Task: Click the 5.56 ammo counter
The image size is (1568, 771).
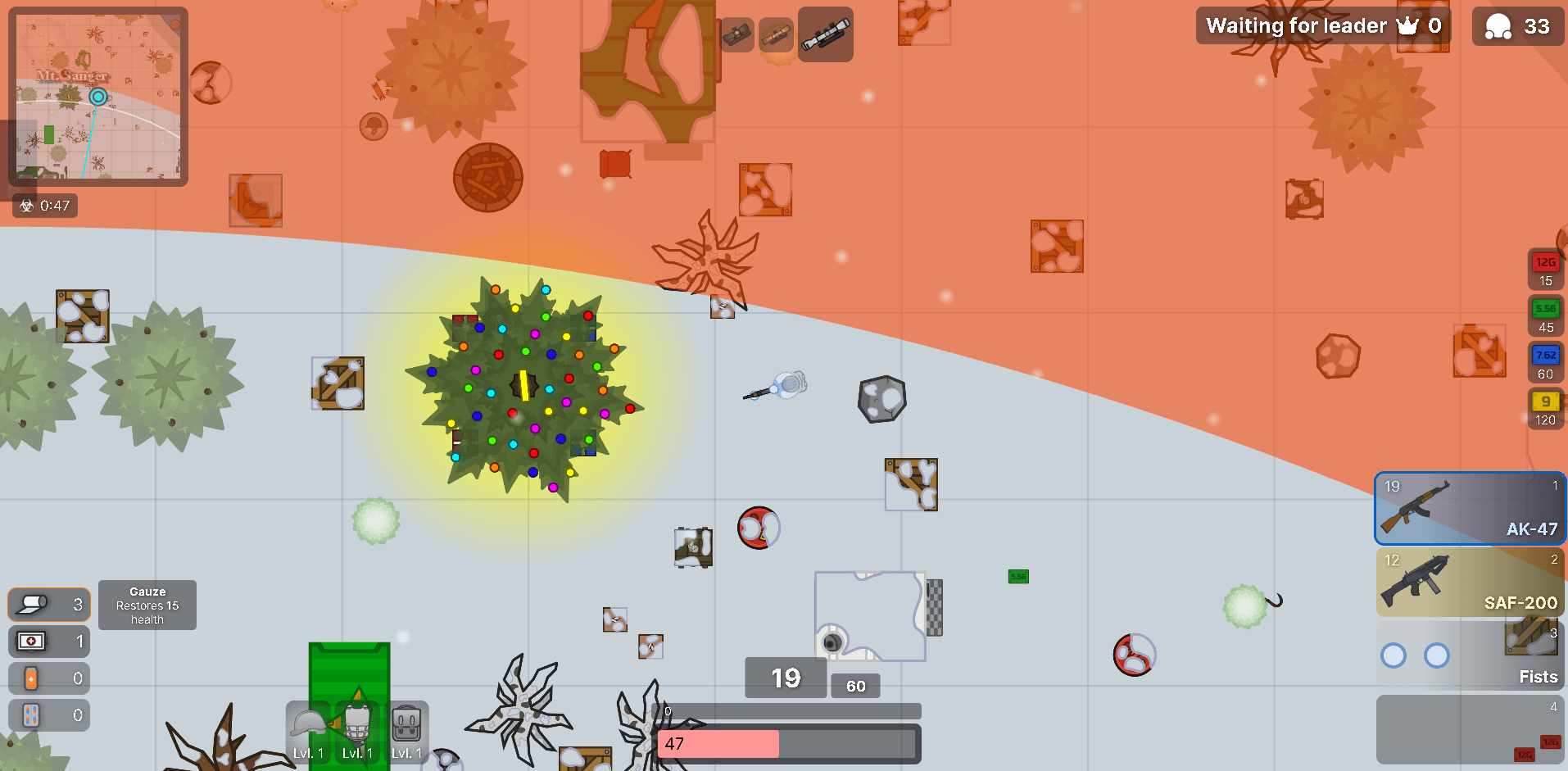Action: (x=1545, y=317)
